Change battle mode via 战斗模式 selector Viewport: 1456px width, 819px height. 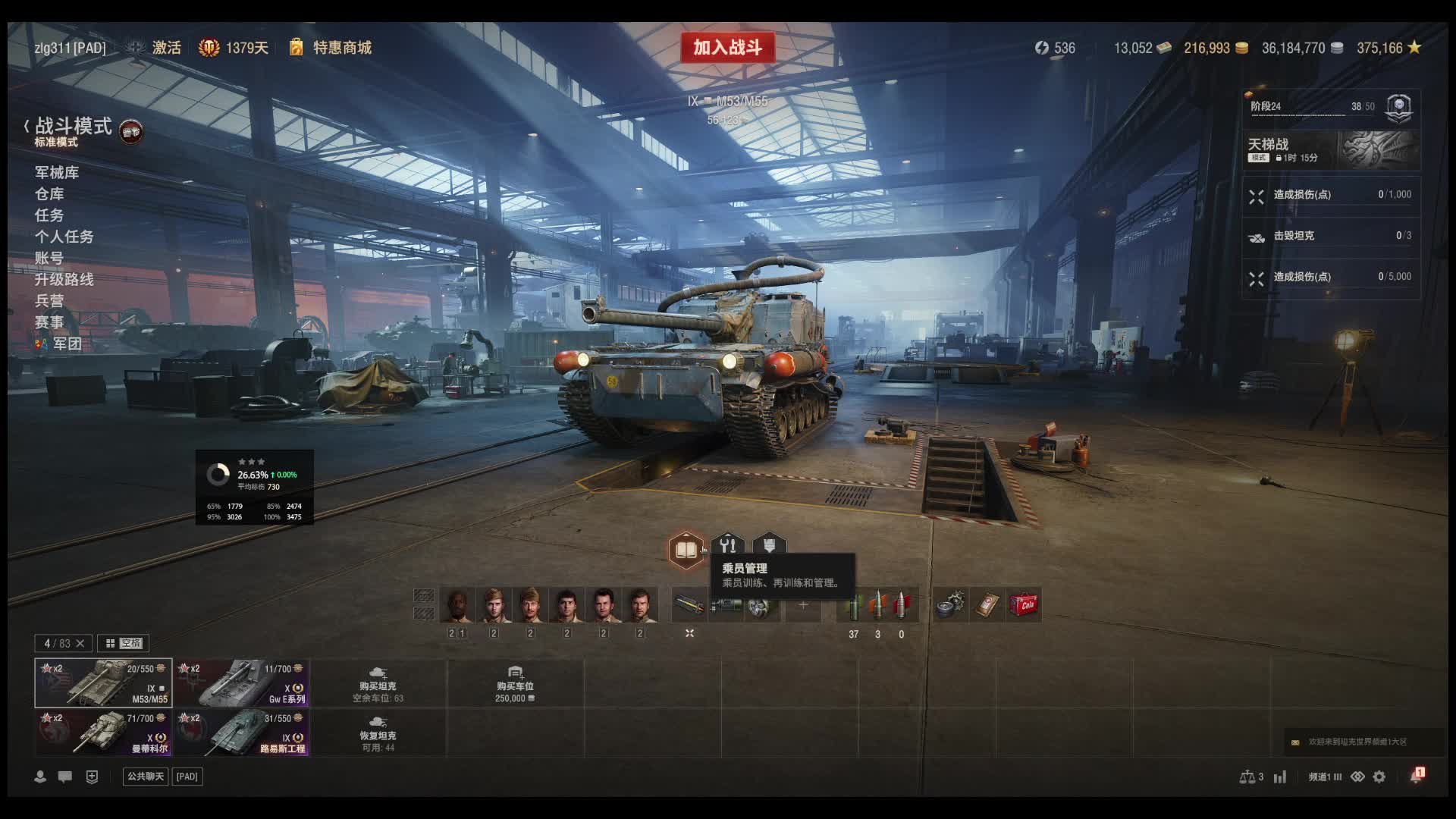point(74,127)
